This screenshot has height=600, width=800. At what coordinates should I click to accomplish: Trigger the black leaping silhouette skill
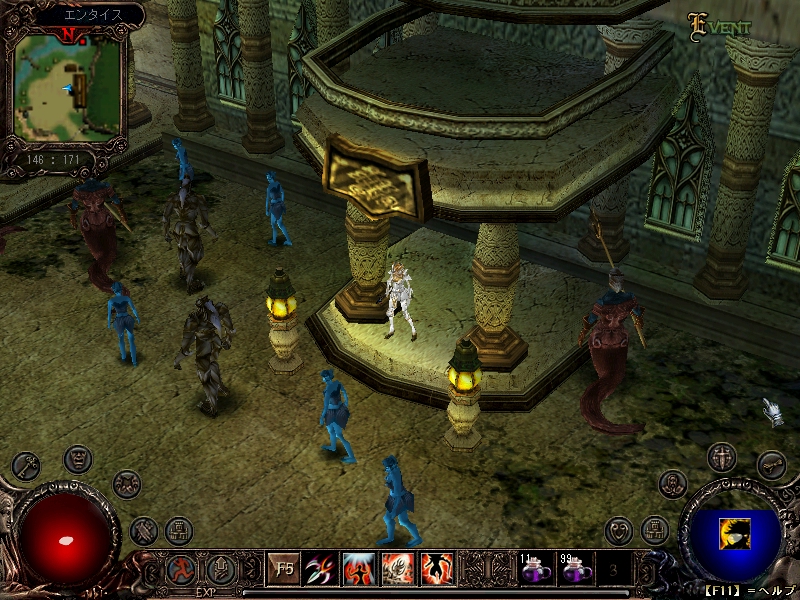437,570
